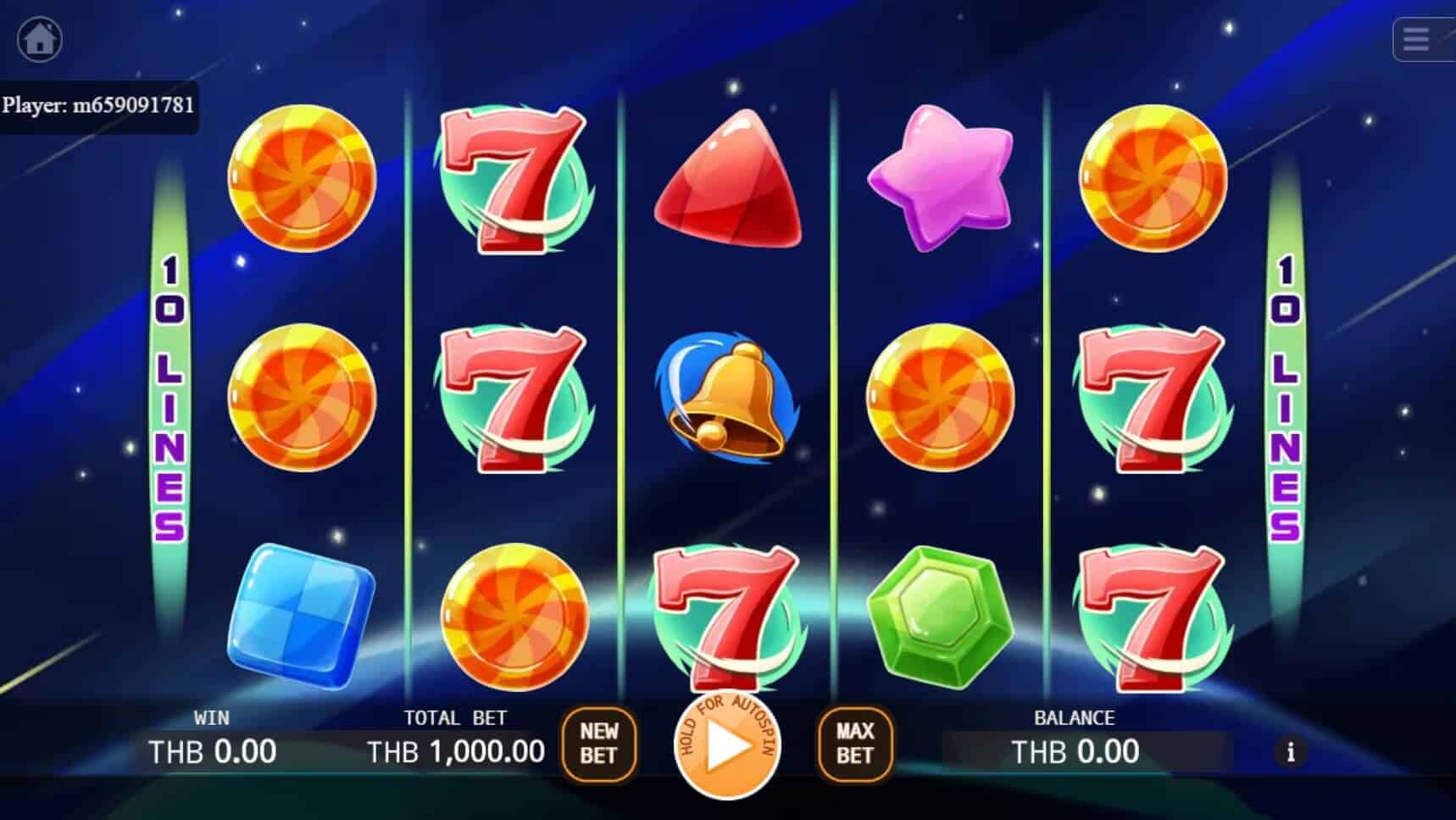The image size is (1456, 820).
Task: Select the golden bell symbol on the middle reel
Action: pos(727,399)
